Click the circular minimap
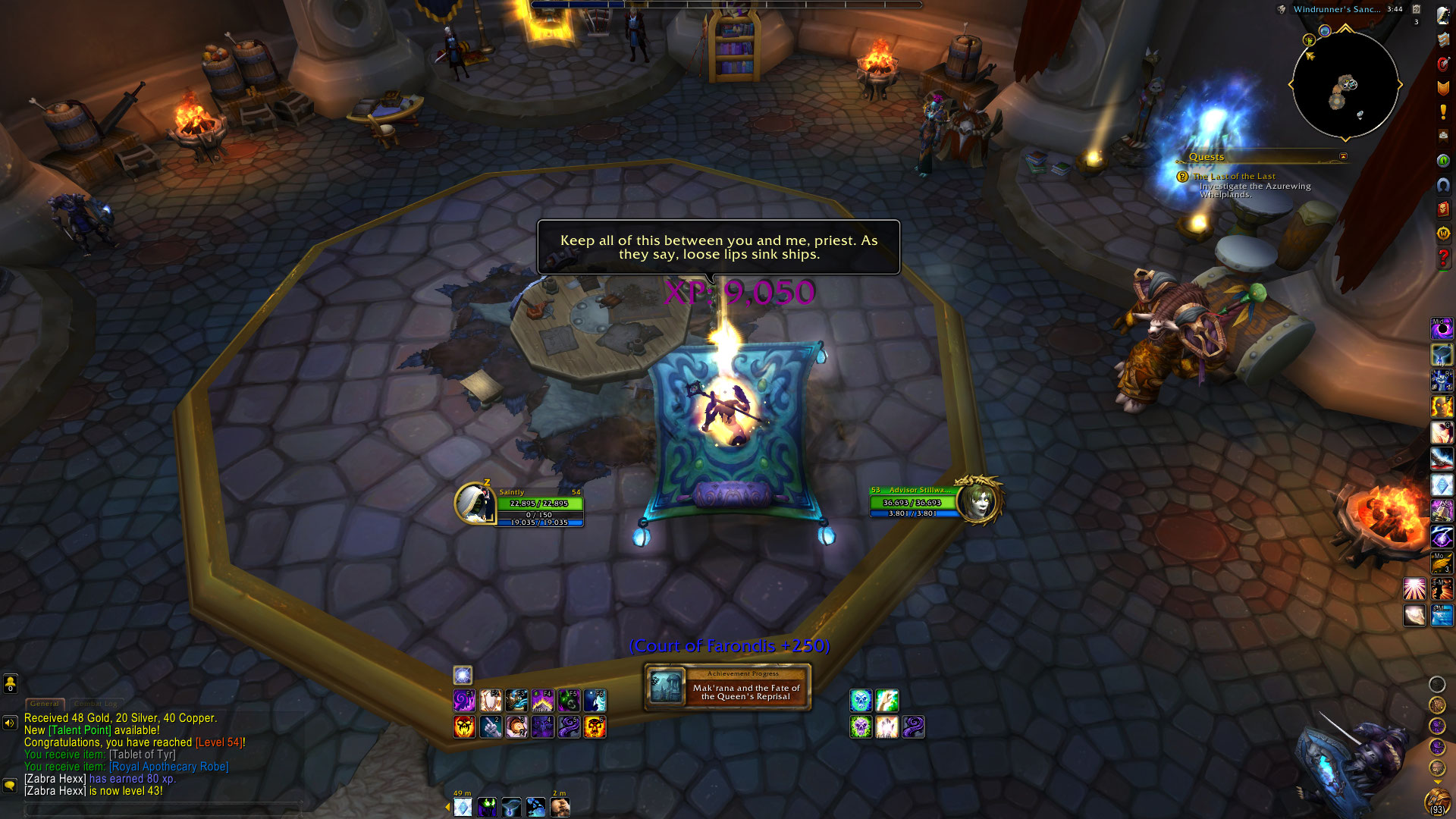 point(1345,84)
